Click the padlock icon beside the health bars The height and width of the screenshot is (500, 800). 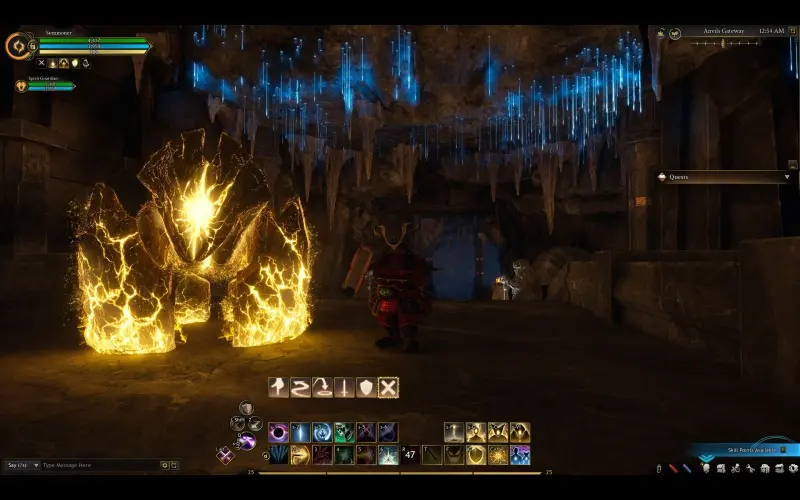33,45
